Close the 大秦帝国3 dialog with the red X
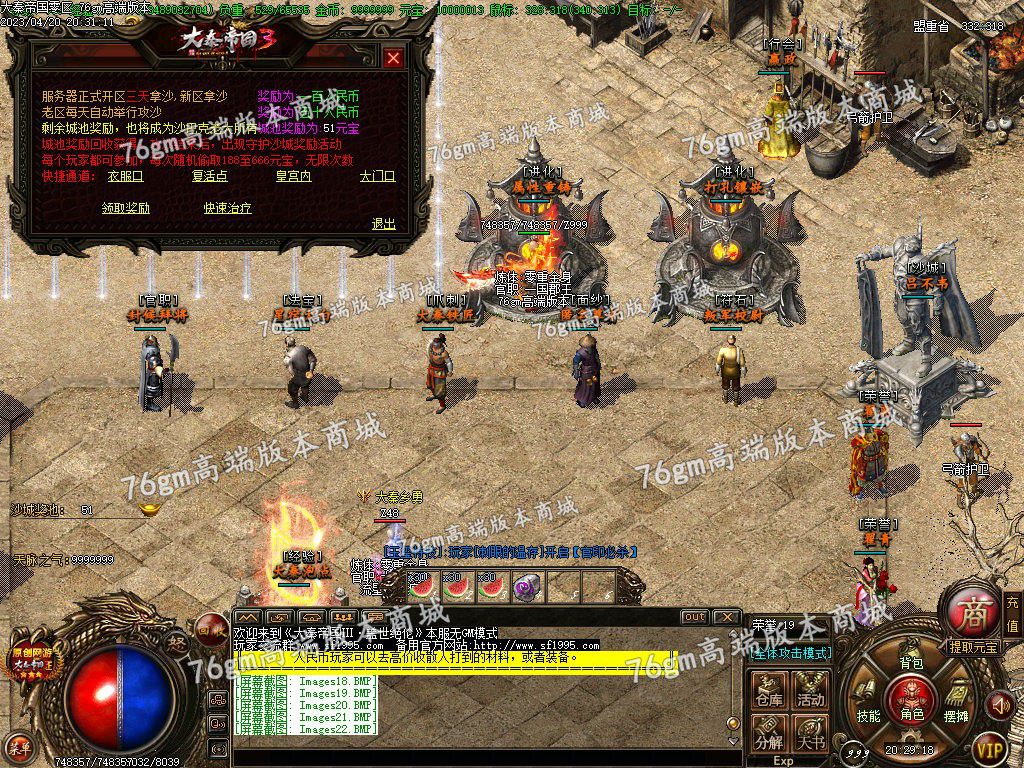 coord(393,58)
